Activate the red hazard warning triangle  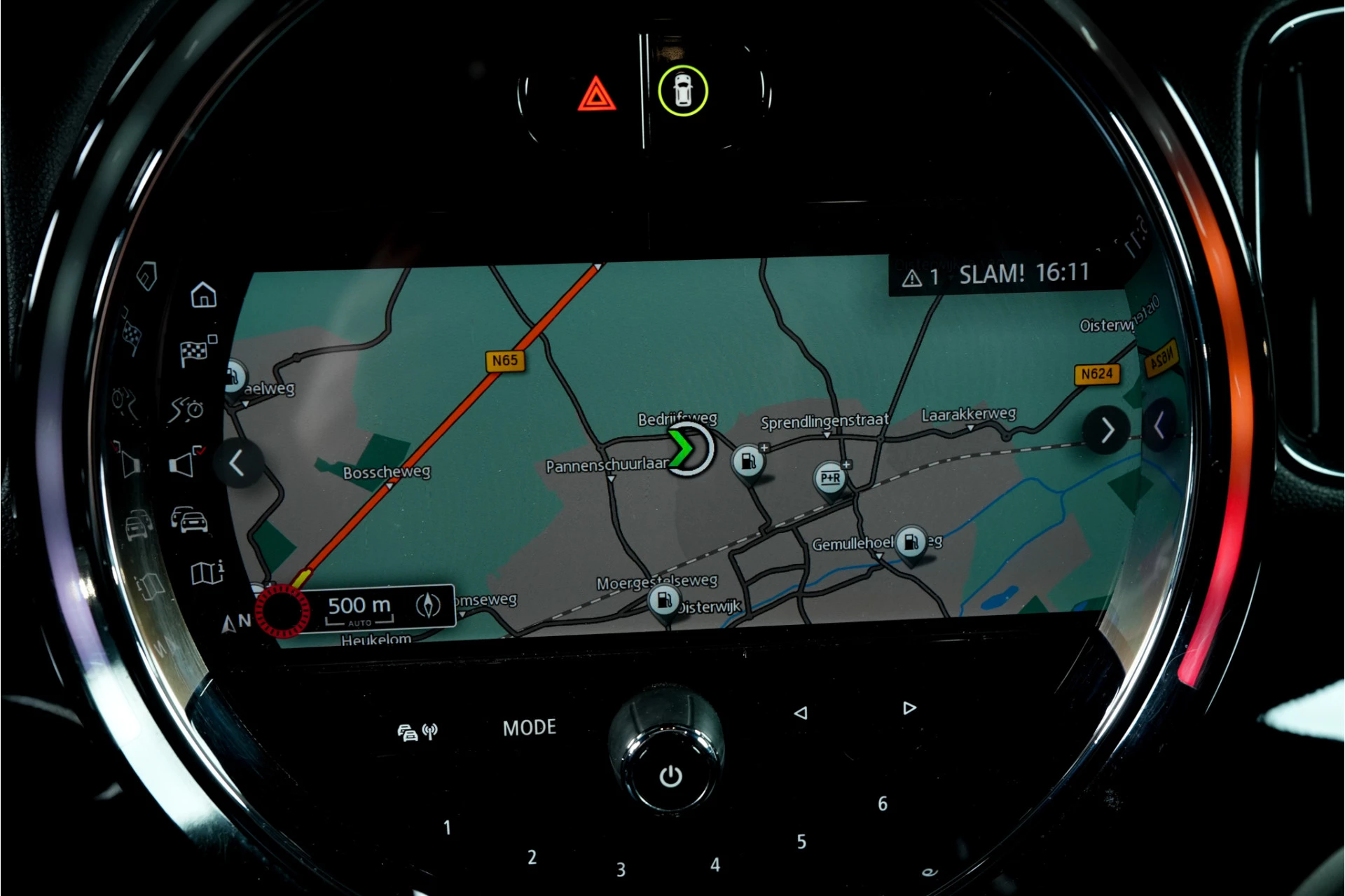click(596, 95)
